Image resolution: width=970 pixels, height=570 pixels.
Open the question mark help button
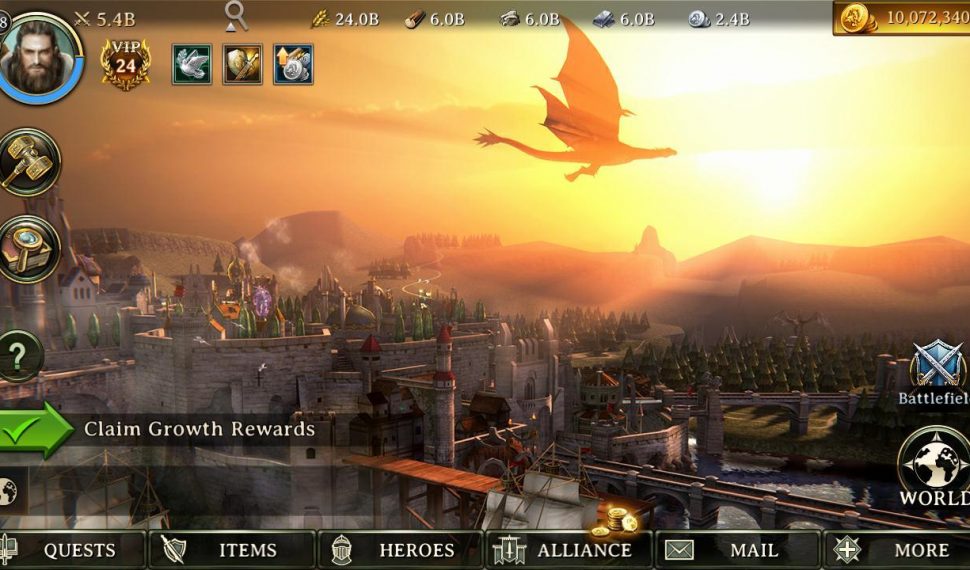point(20,356)
